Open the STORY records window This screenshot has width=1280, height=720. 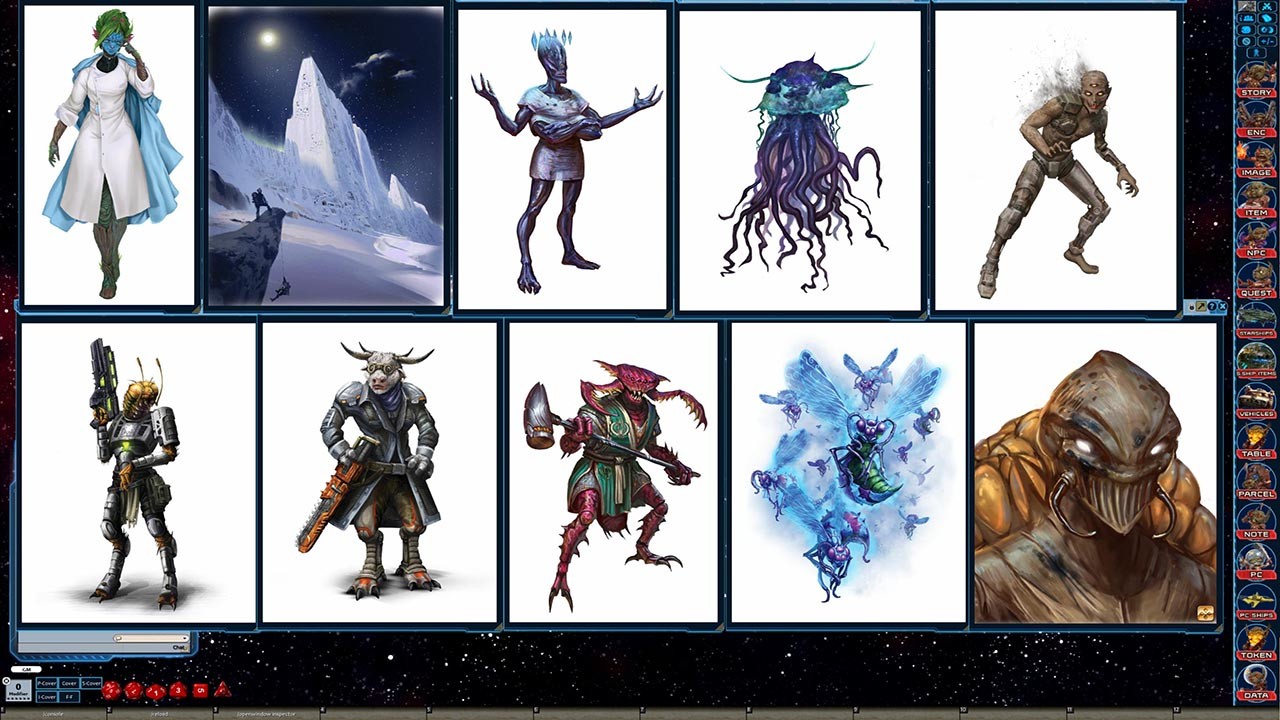click(x=1256, y=90)
